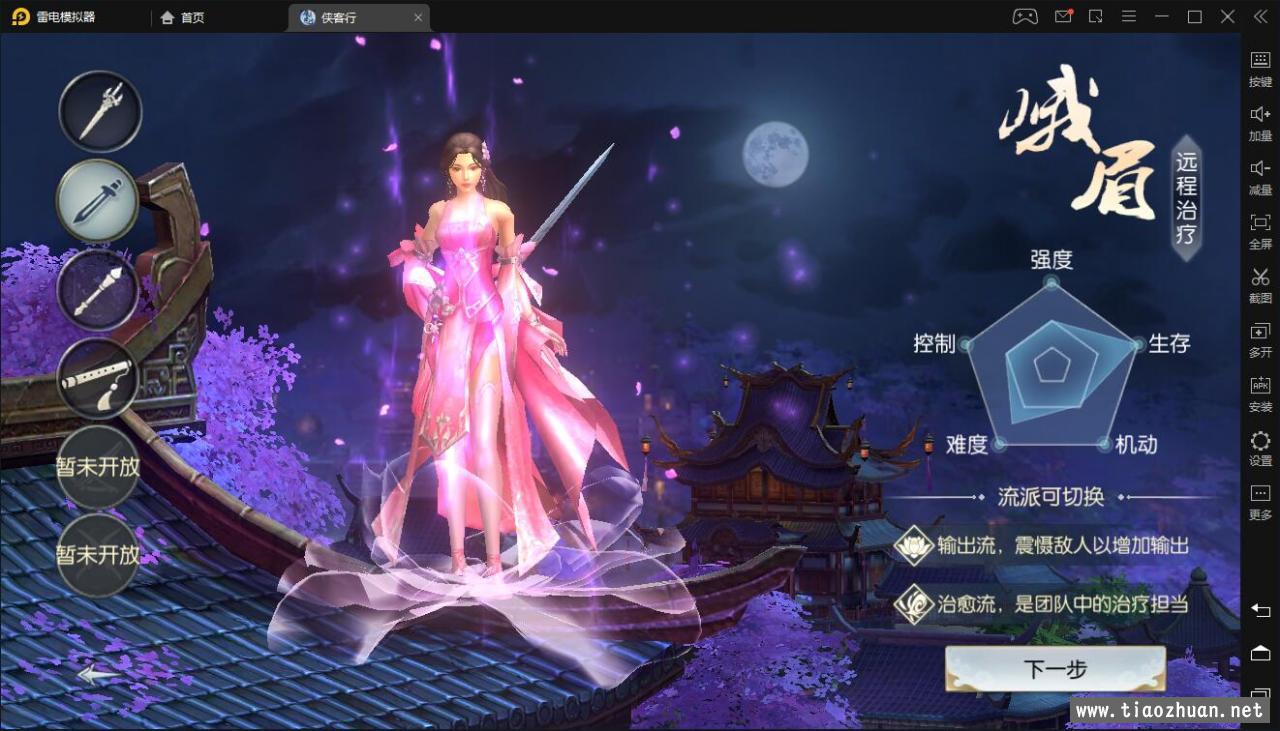Choose the sword class icon
1280x731 pixels.
98,200
